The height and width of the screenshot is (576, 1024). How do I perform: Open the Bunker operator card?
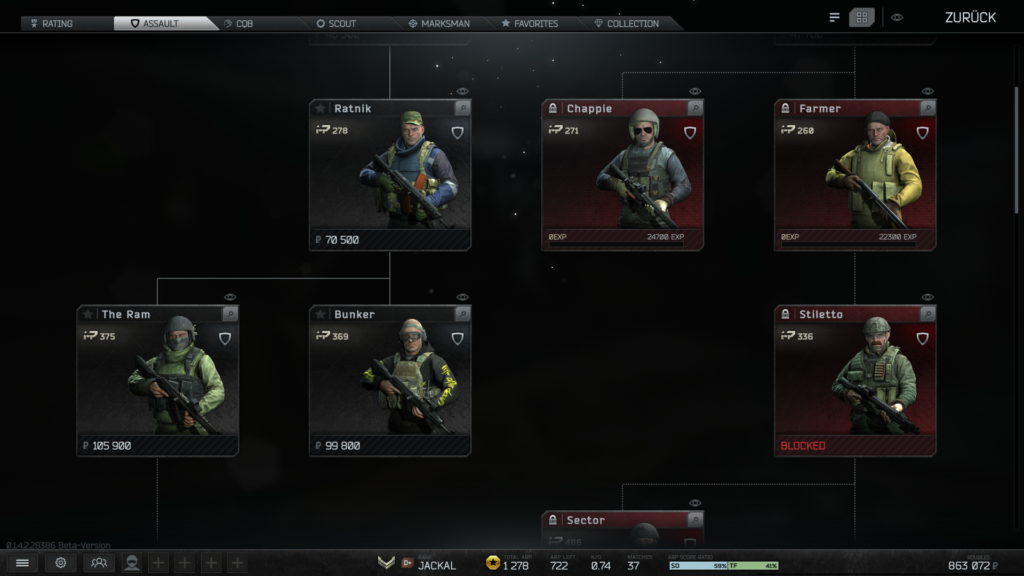point(390,381)
